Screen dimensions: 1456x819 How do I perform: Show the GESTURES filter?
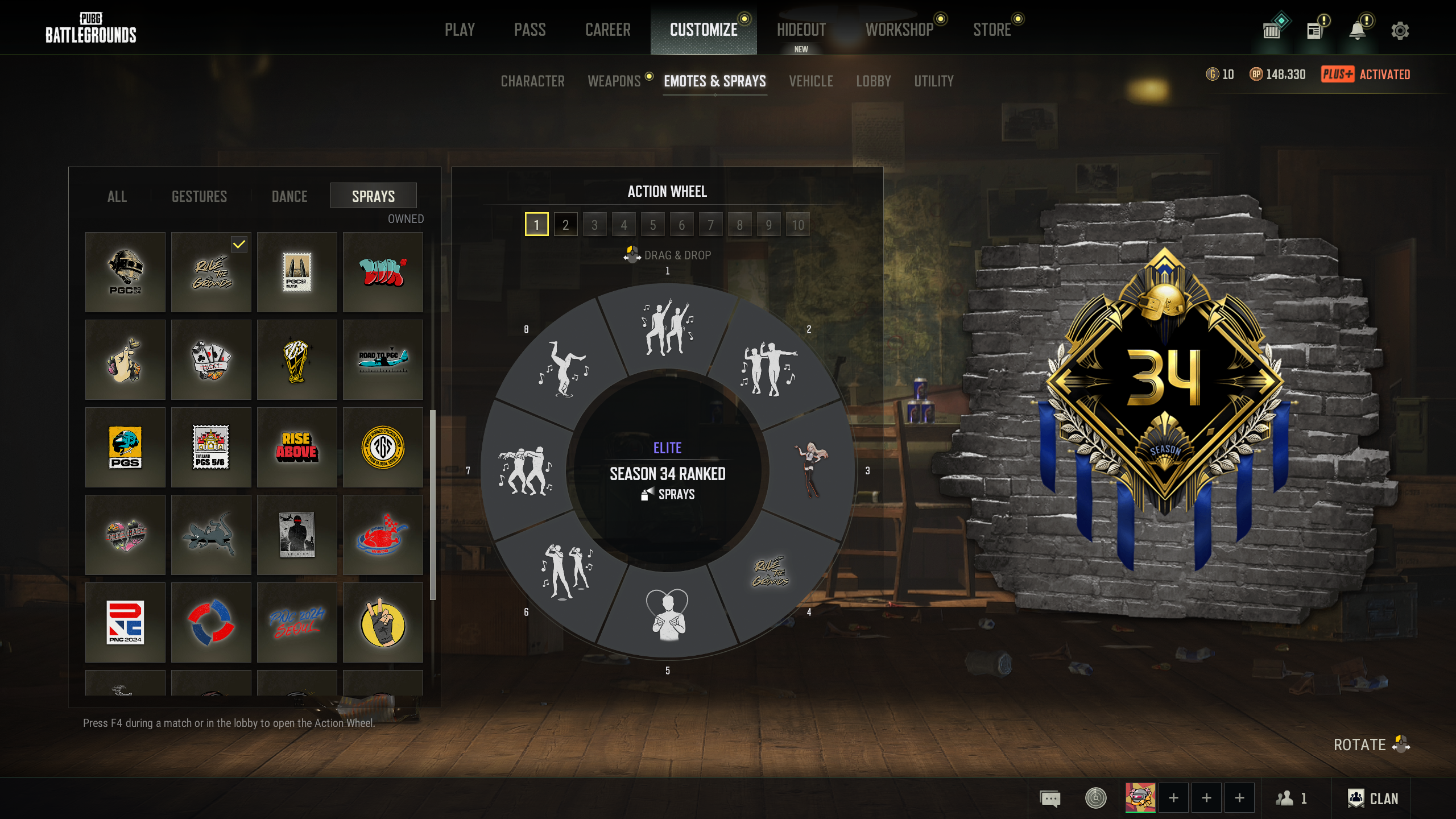[x=199, y=196]
